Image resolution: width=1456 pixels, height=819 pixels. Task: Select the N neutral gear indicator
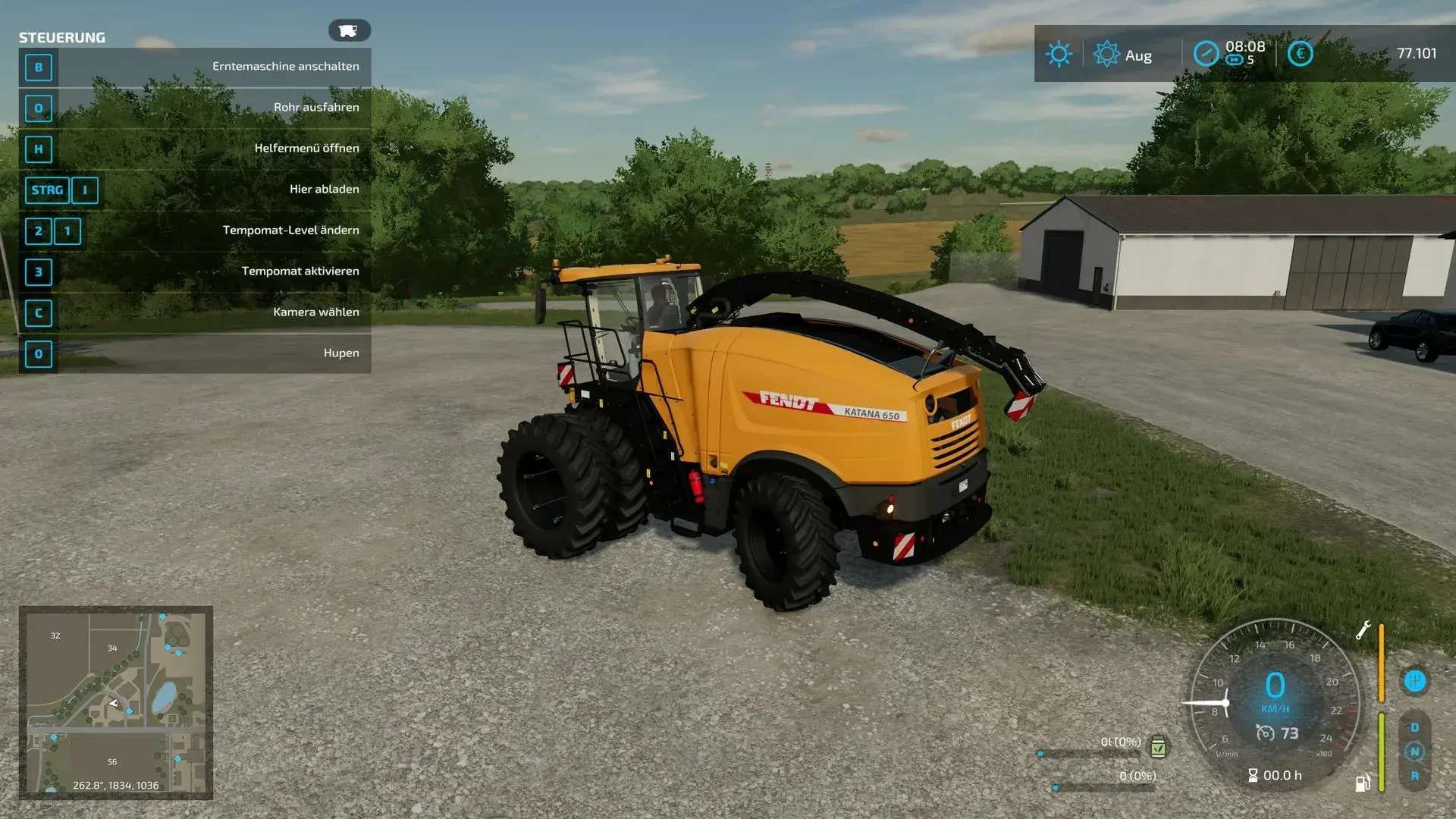[x=1414, y=752]
